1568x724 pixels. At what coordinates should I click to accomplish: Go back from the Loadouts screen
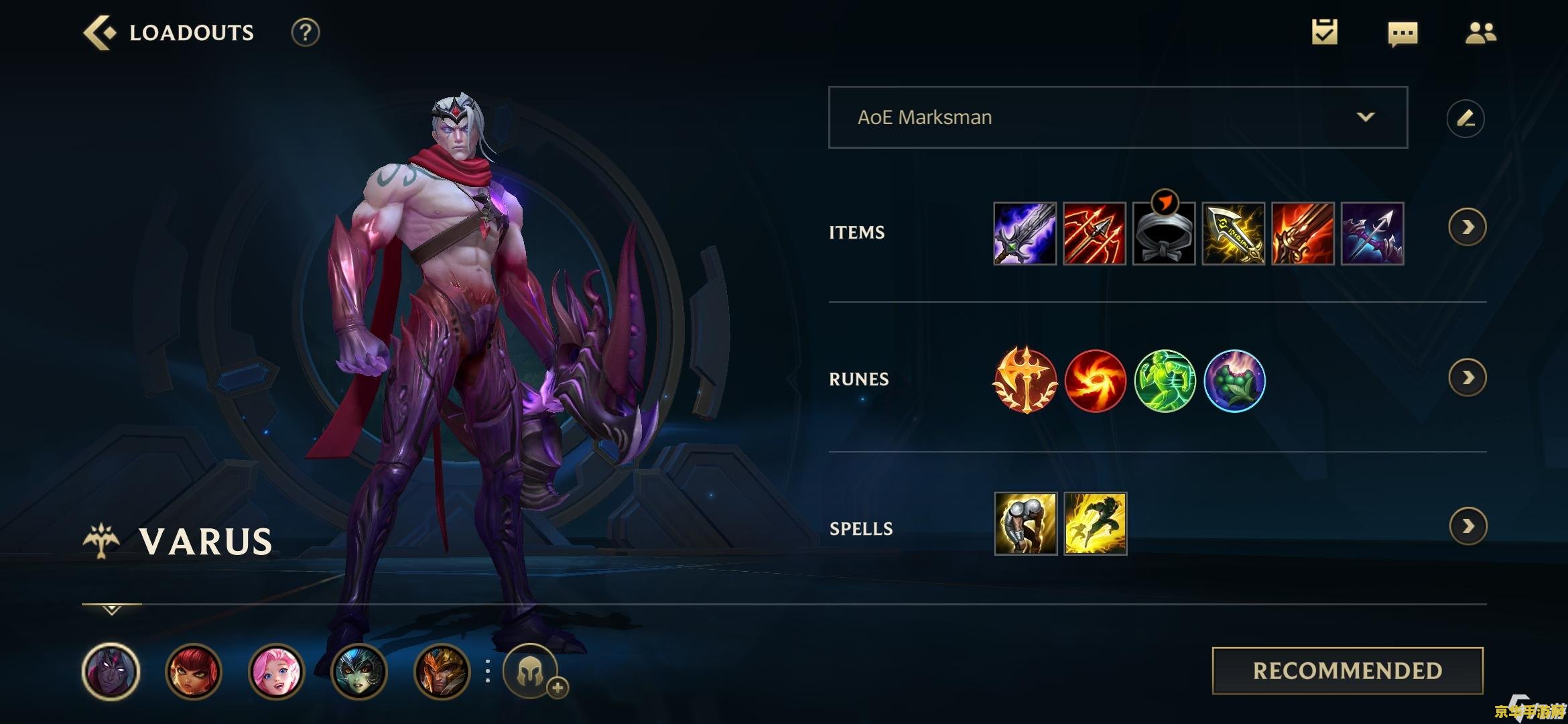99,32
